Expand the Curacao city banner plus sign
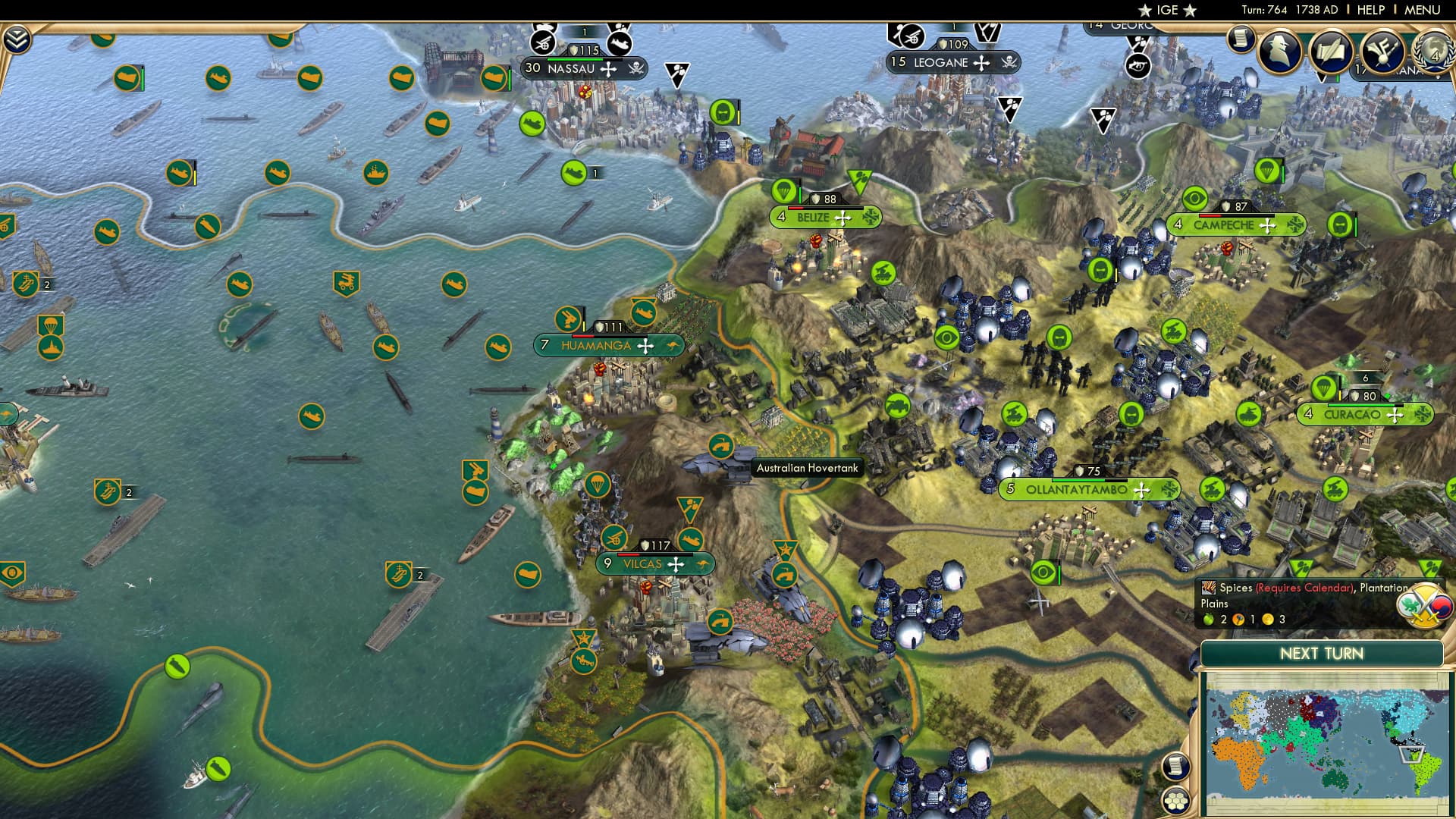The image size is (1456, 819). click(x=1394, y=415)
